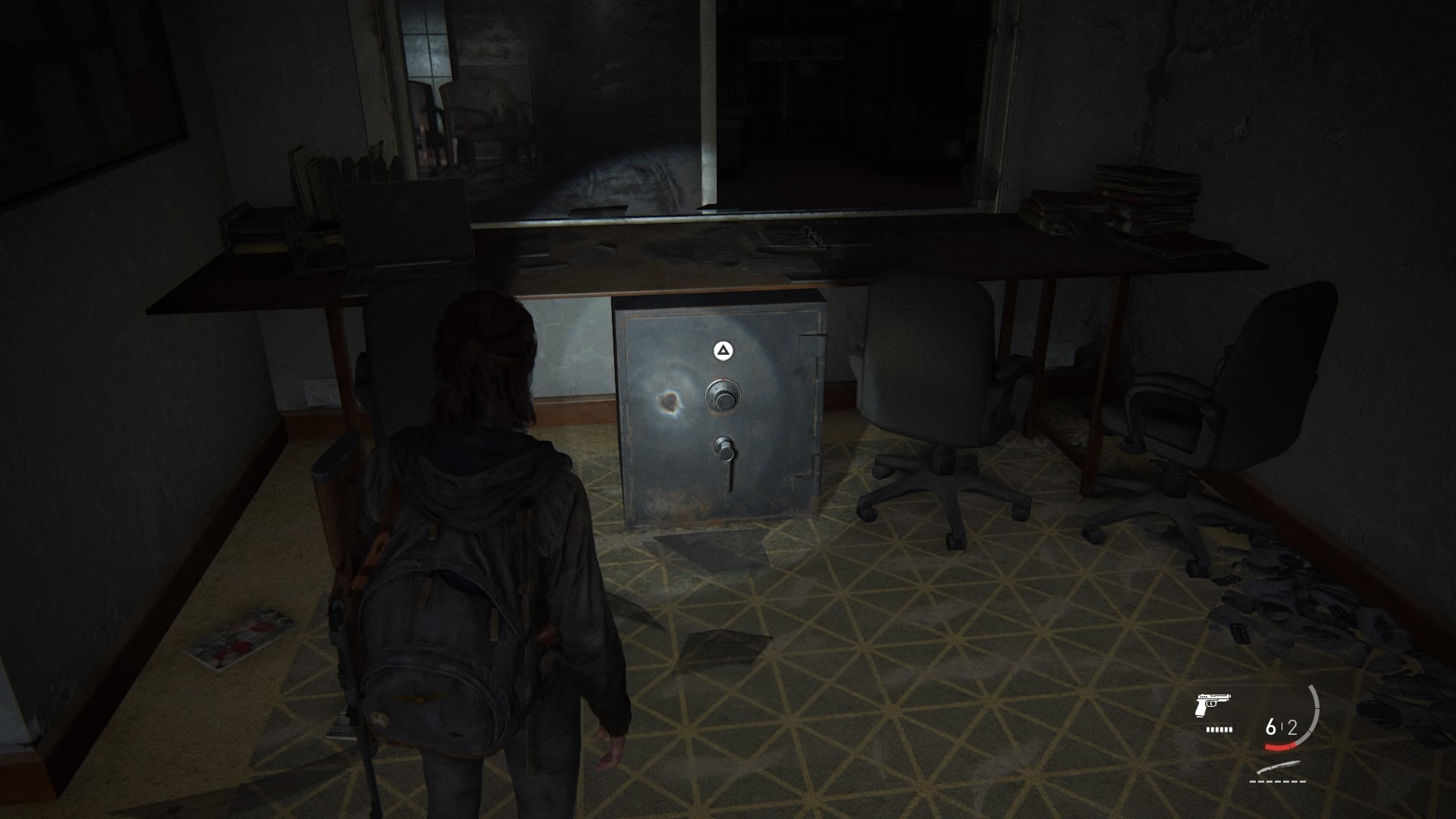Screen dimensions: 1456x819
Task: Click the pistol icon in the weapon HUD
Action: coord(1213,704)
